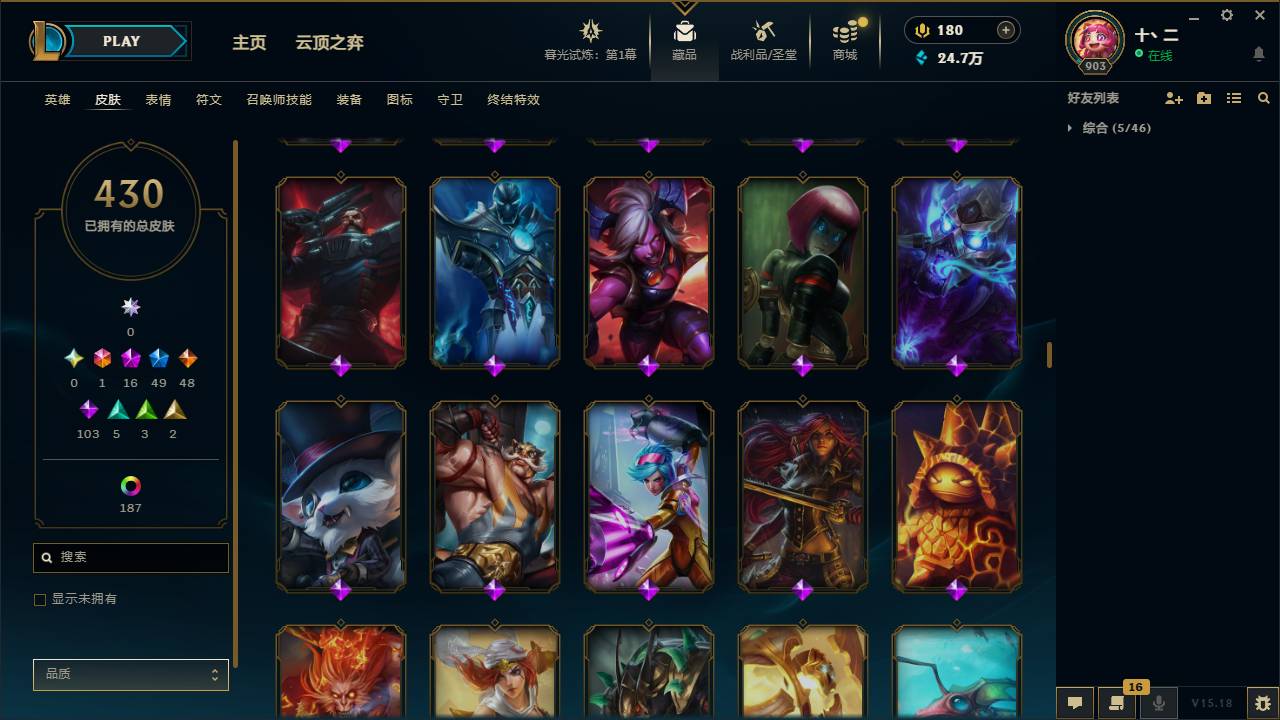This screenshot has height=720, width=1280.
Task: Open the chat bubble icon
Action: pyautogui.click(x=1075, y=704)
